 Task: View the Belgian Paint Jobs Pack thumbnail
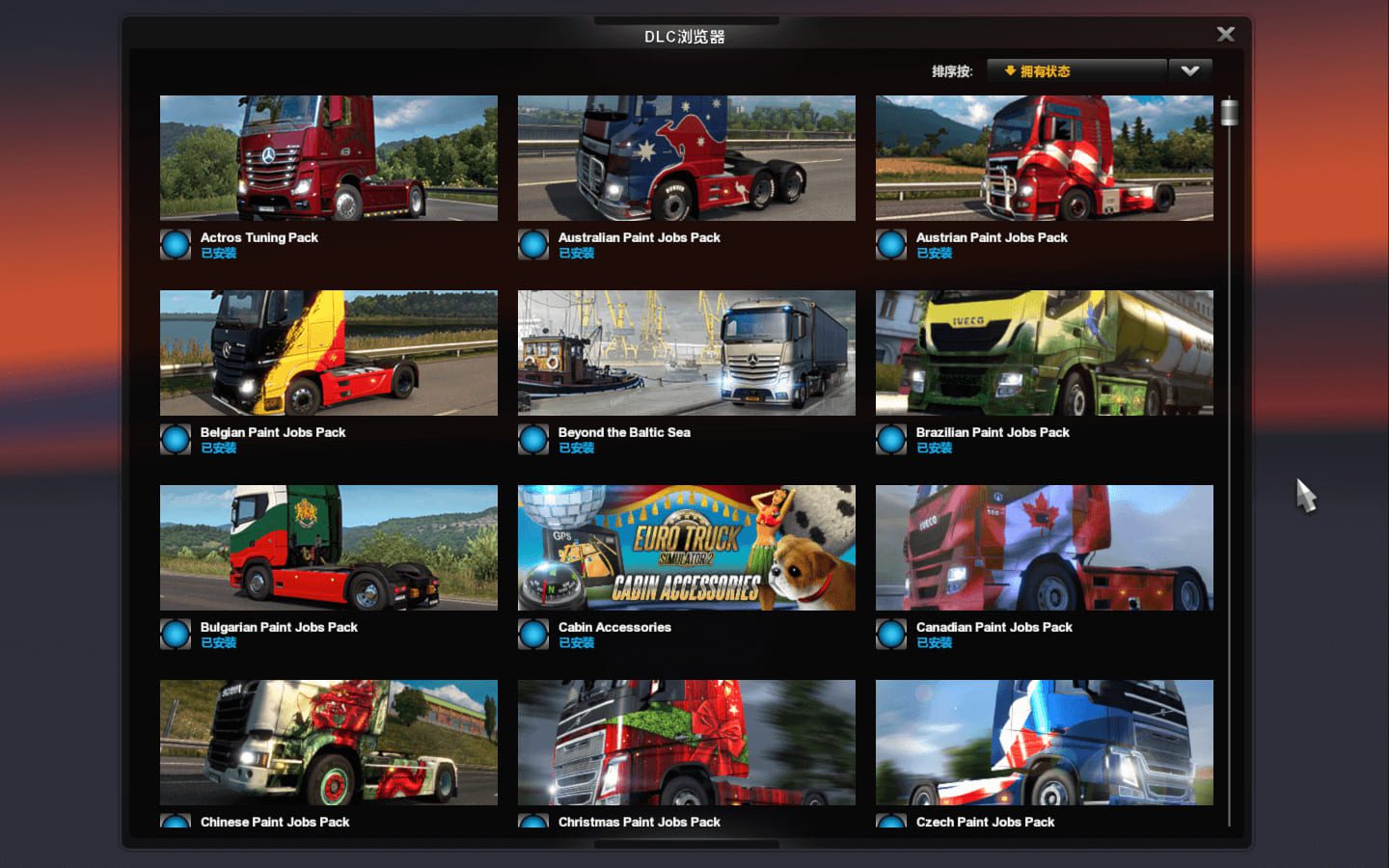point(329,353)
